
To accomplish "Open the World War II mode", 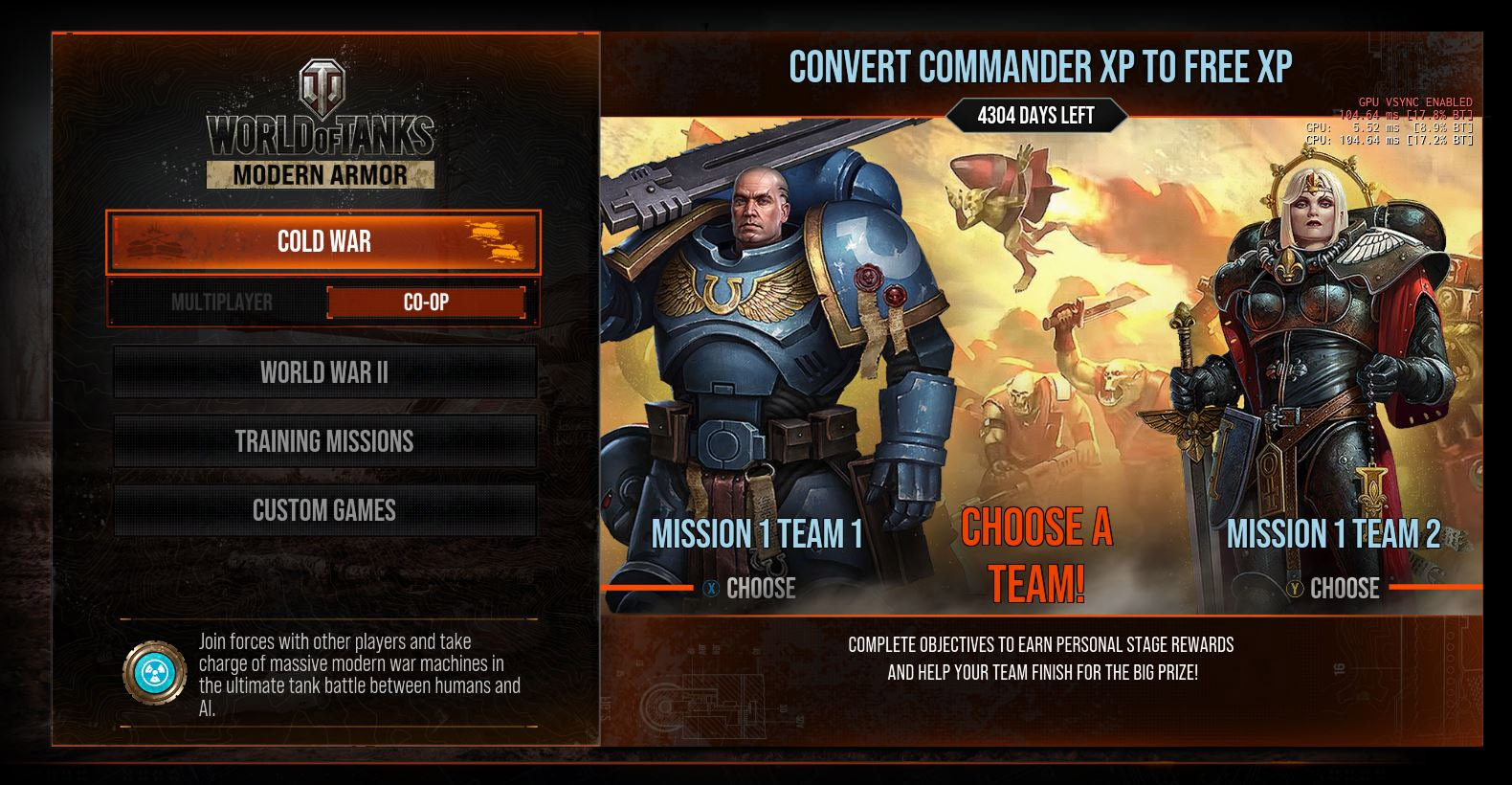I will coord(324,372).
